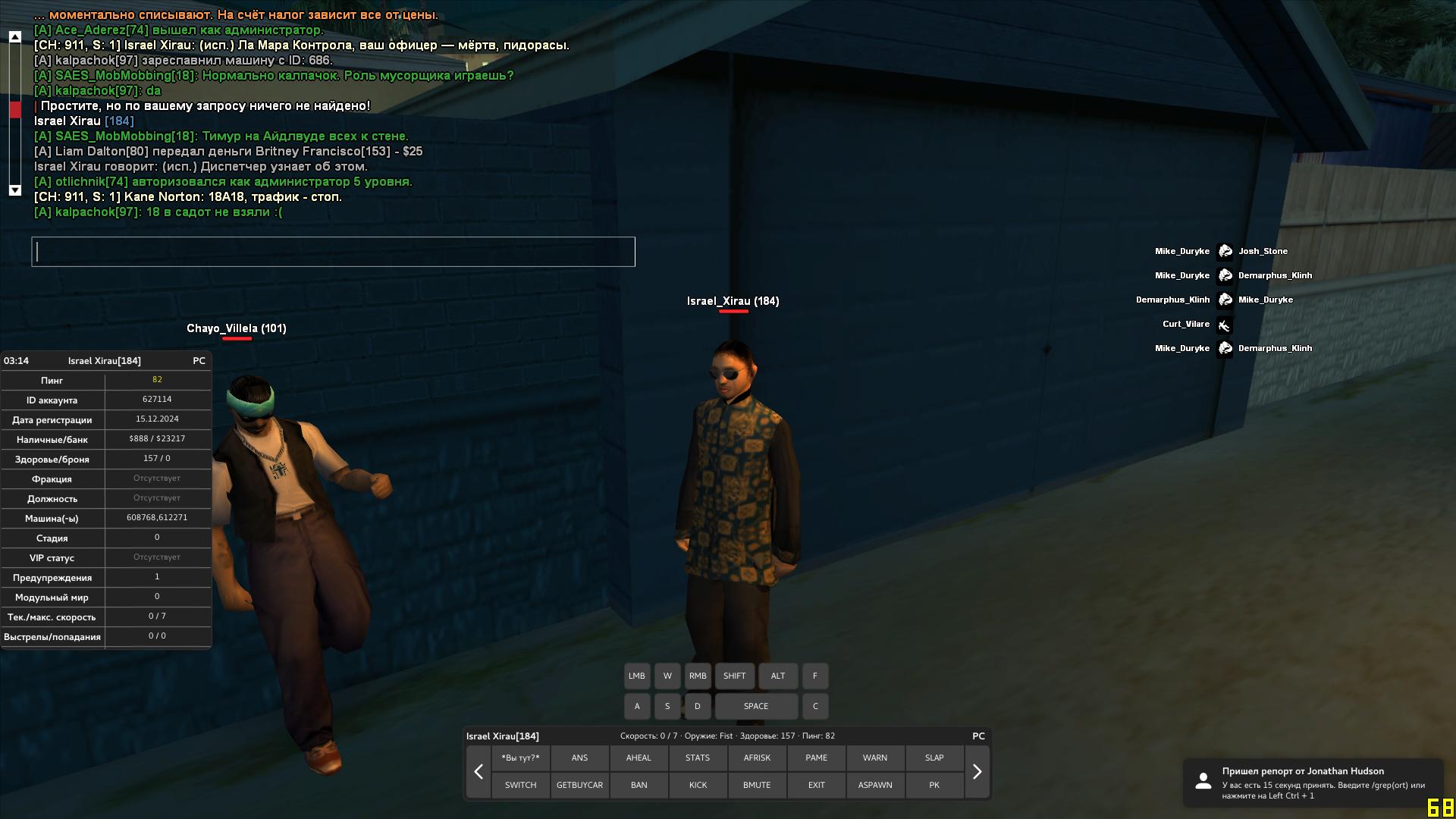
Task: Choose the ANS admin action
Action: coord(579,758)
